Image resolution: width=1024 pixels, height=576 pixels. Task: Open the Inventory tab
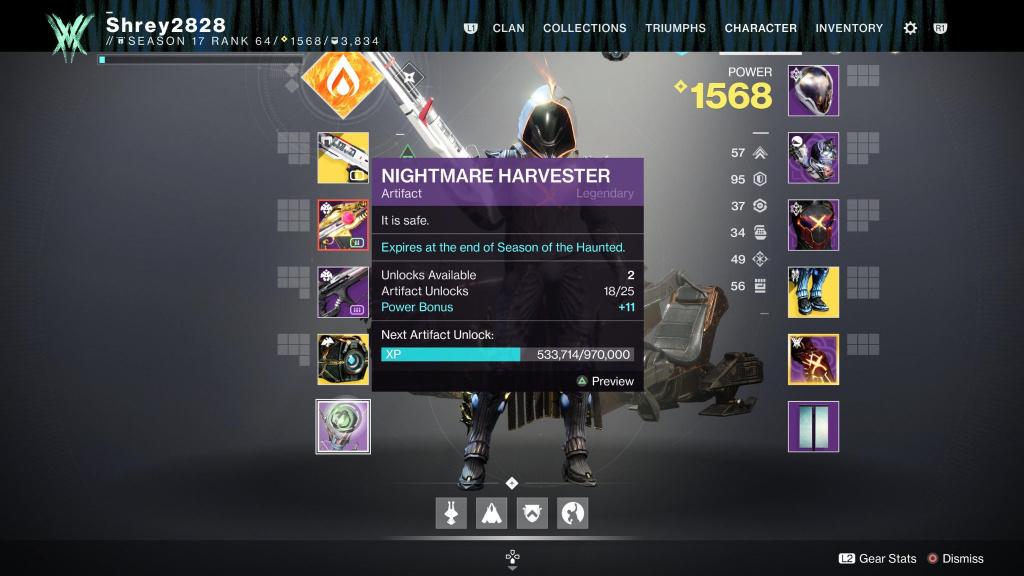click(x=847, y=28)
